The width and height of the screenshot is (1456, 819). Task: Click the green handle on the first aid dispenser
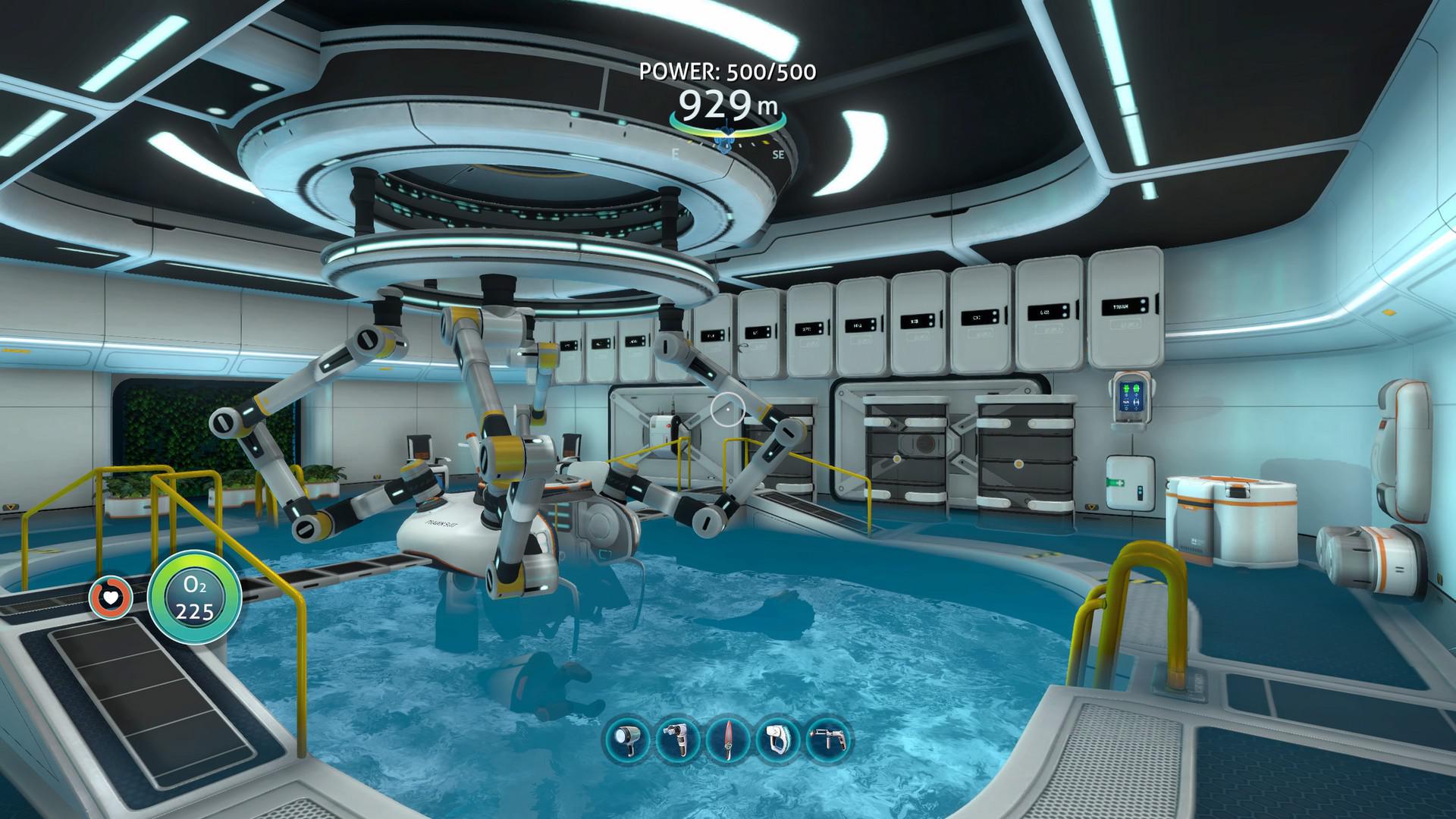click(x=1116, y=482)
